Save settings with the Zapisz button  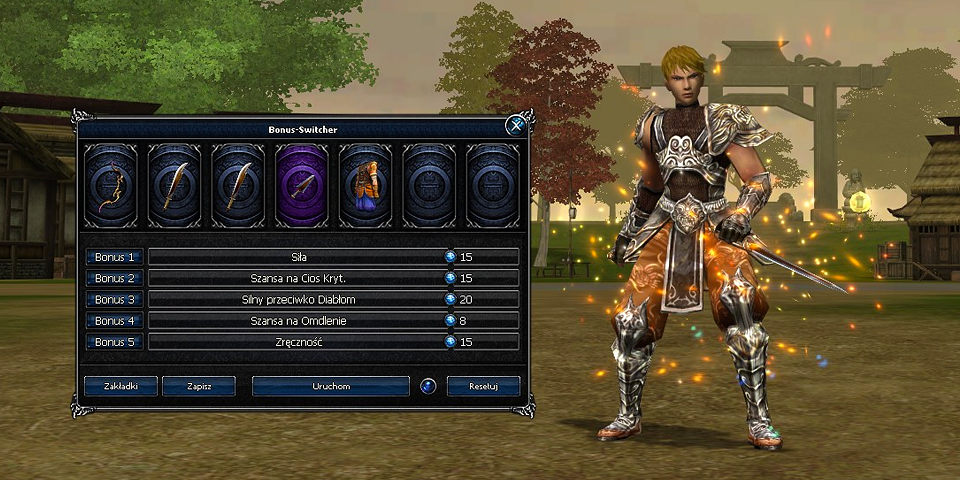click(x=198, y=386)
